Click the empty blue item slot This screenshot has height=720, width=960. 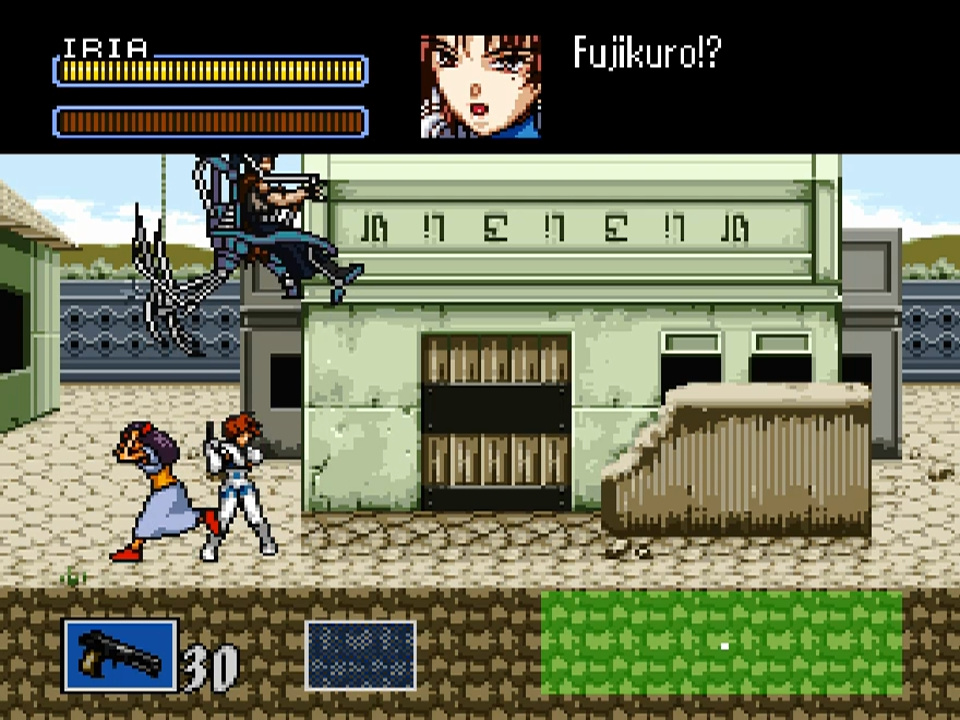(360, 655)
